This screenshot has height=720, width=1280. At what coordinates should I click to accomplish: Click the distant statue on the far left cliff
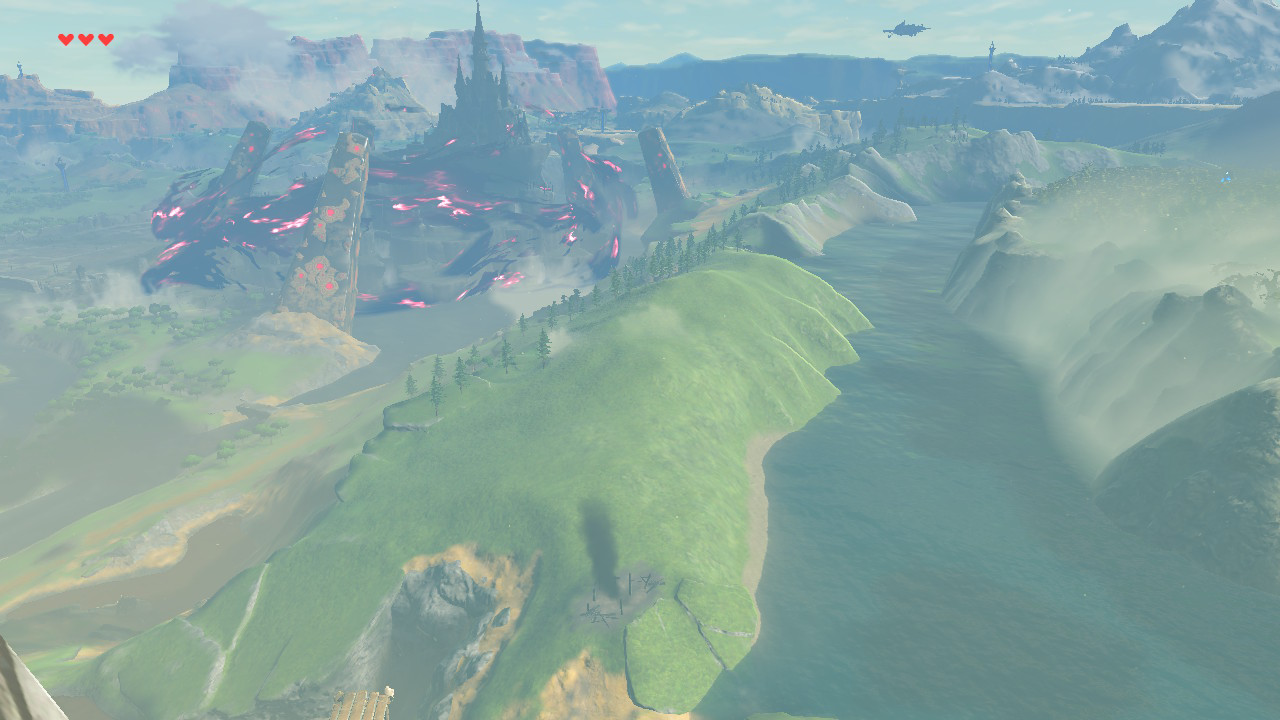(20, 67)
